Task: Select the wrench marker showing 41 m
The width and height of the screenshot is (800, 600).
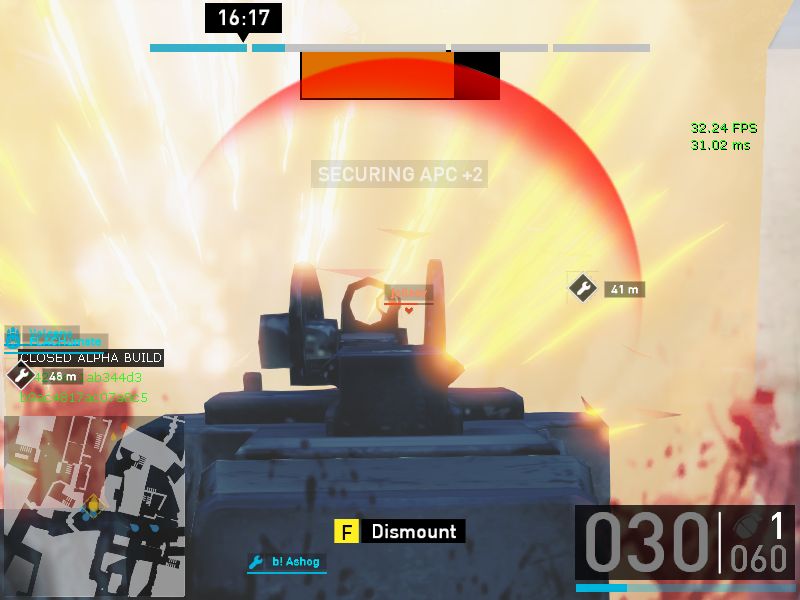Action: click(x=583, y=288)
